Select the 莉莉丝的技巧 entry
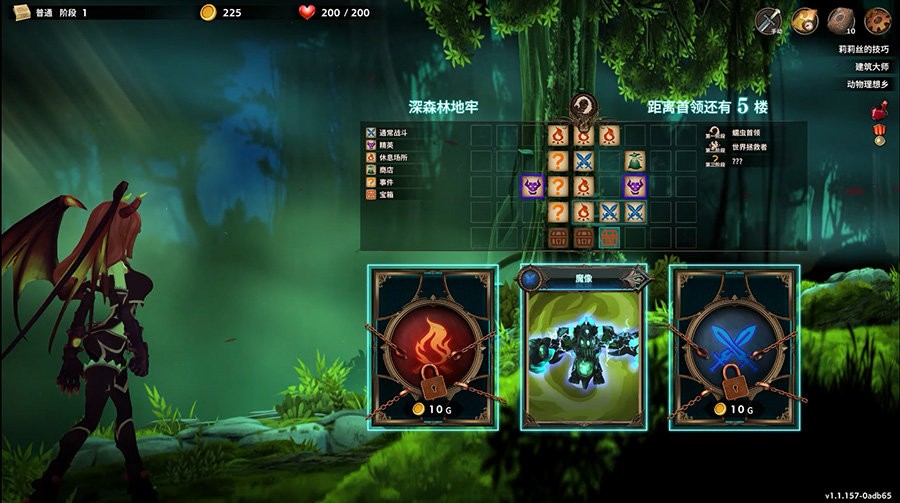The height and width of the screenshot is (503, 900). pyautogui.click(x=864, y=48)
